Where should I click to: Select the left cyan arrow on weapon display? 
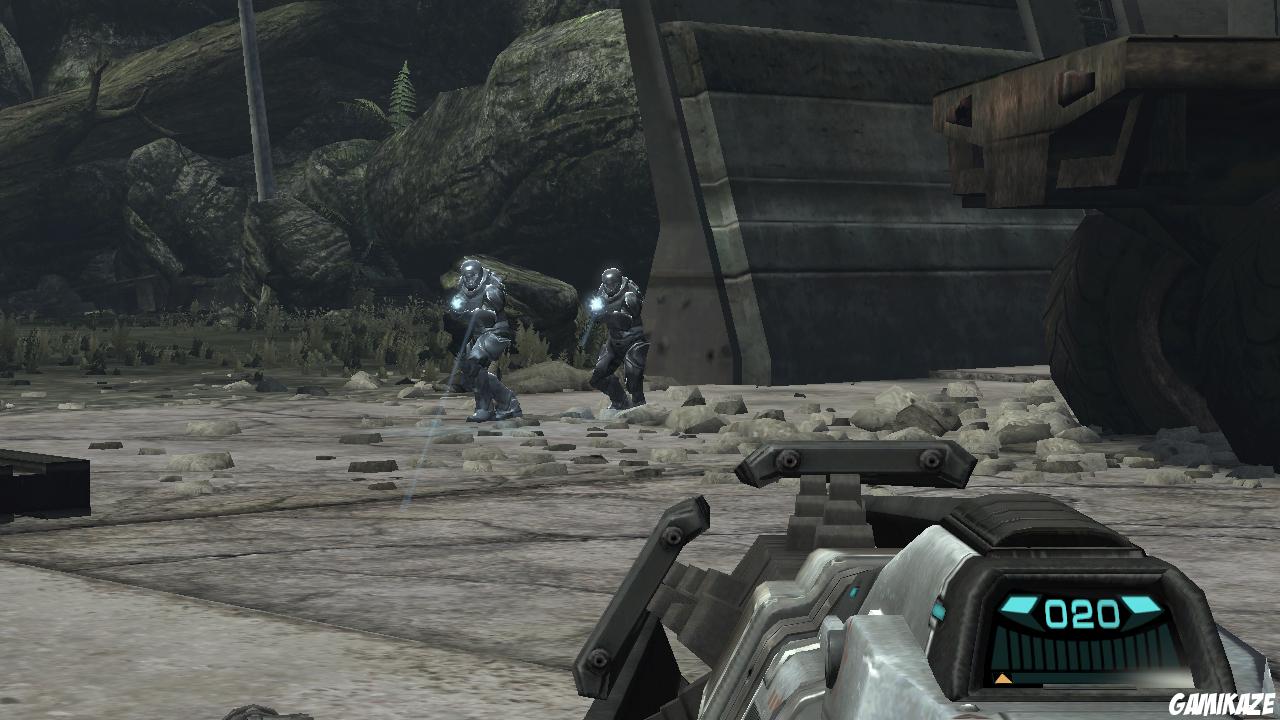point(1018,606)
